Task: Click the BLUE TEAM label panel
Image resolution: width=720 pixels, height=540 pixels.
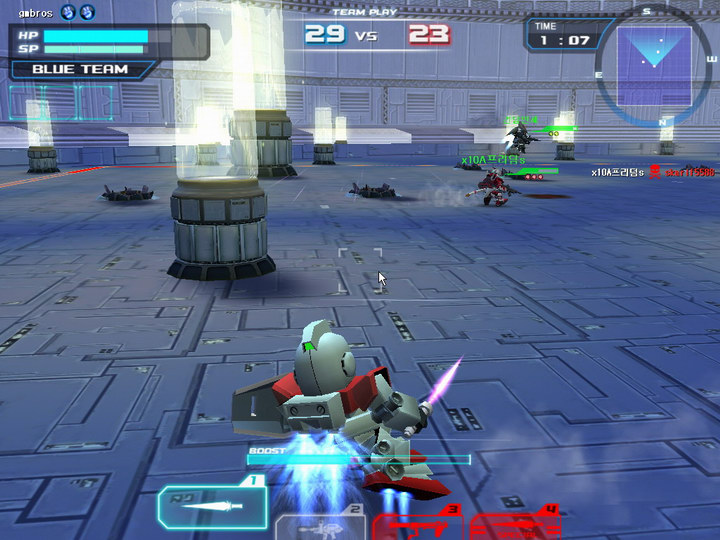Action: tap(82, 70)
